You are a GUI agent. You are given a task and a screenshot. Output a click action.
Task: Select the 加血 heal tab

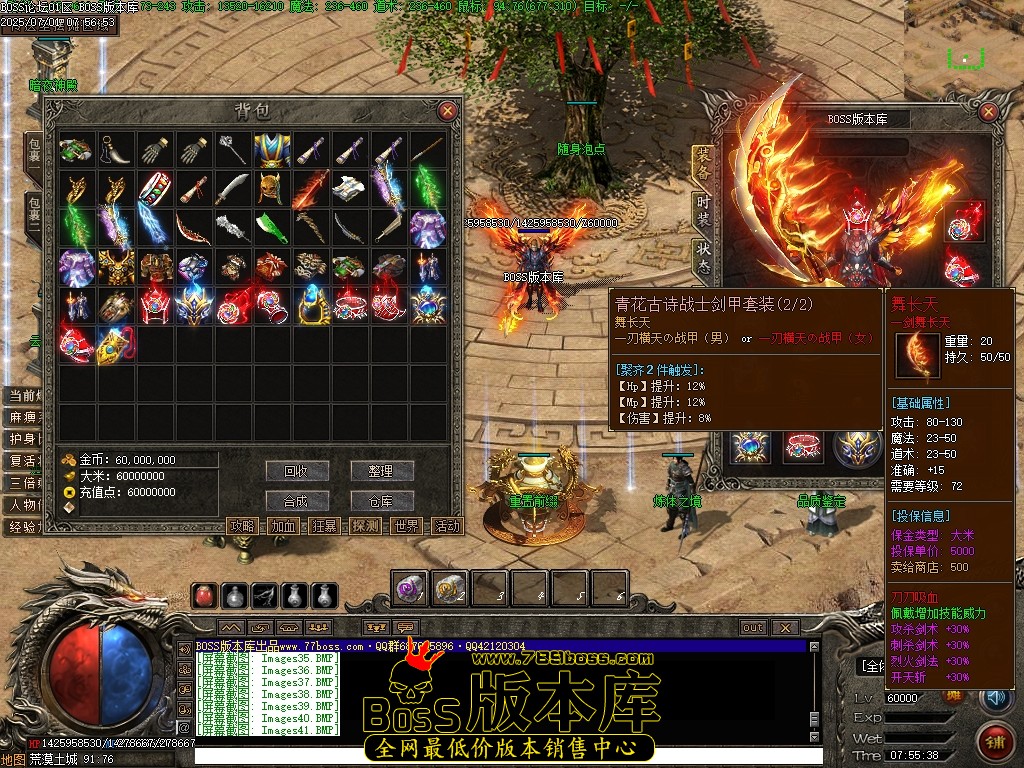tap(284, 526)
